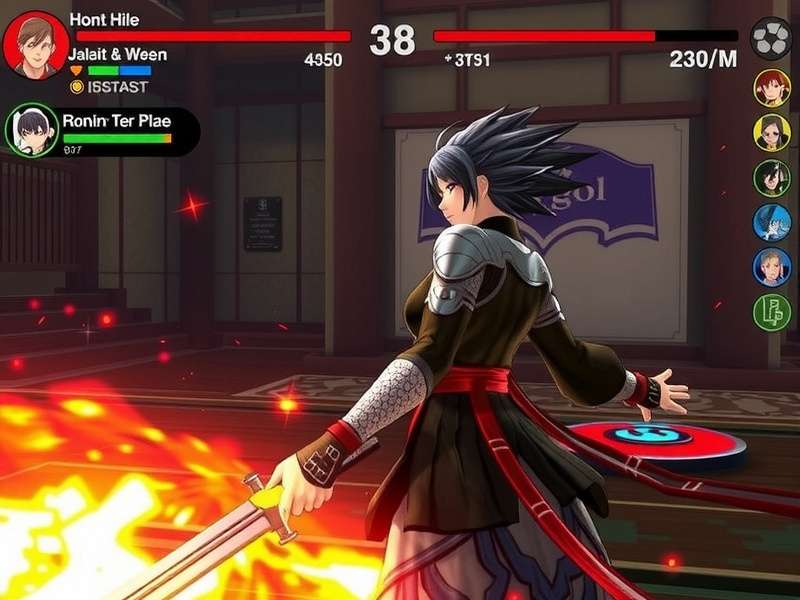
Task: Click the gold coin ISSTAST icon
Action: point(77,87)
